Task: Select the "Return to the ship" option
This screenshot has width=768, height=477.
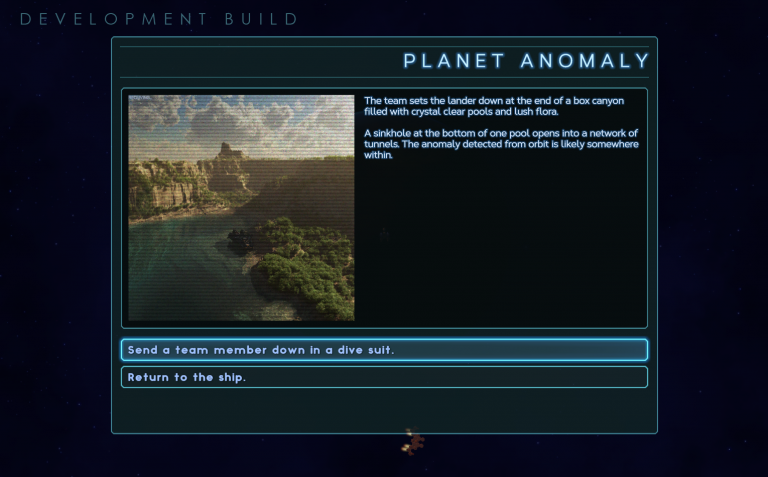Action: coord(384,377)
